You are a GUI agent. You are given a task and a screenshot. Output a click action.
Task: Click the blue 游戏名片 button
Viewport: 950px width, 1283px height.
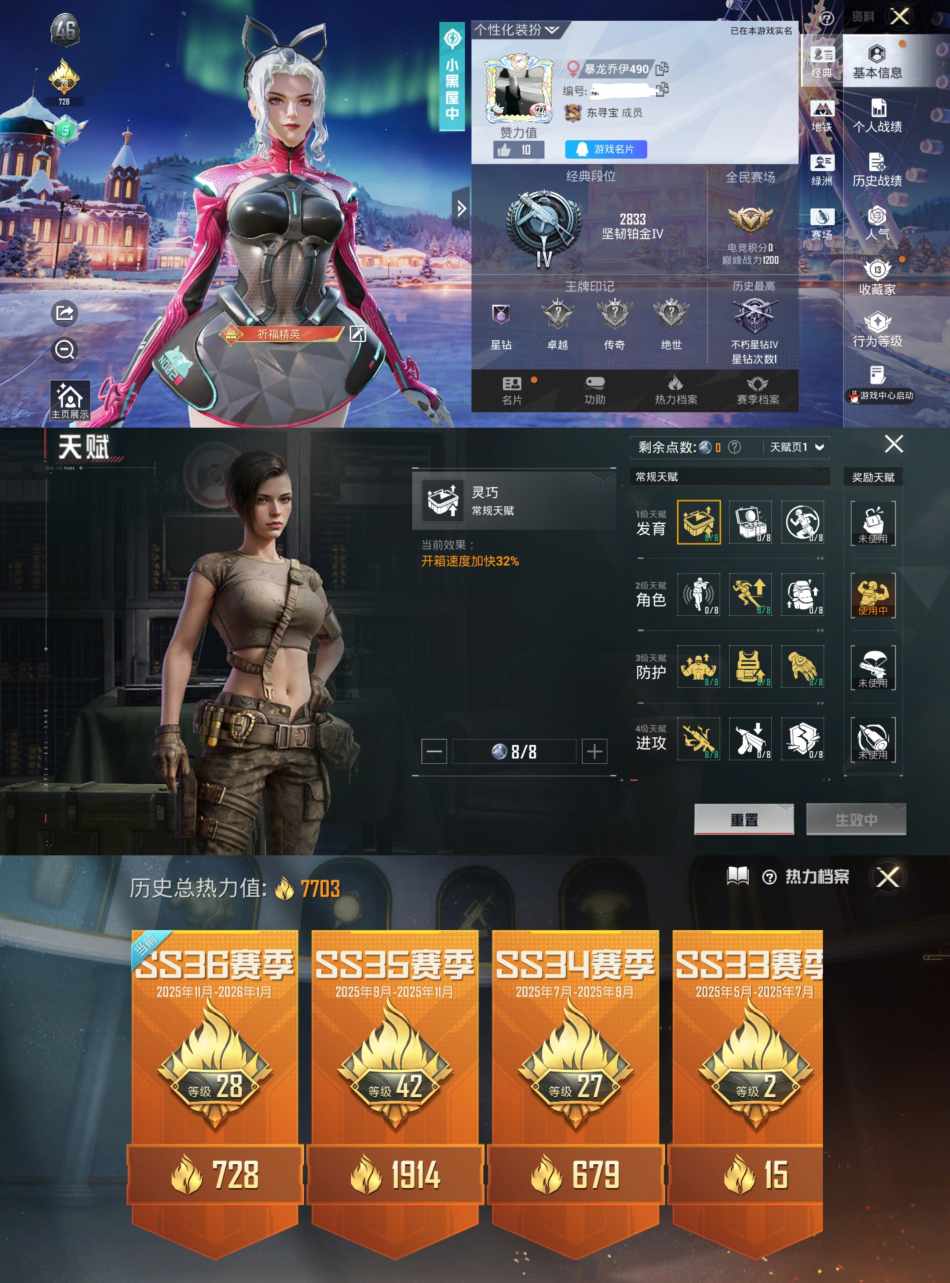(x=606, y=150)
